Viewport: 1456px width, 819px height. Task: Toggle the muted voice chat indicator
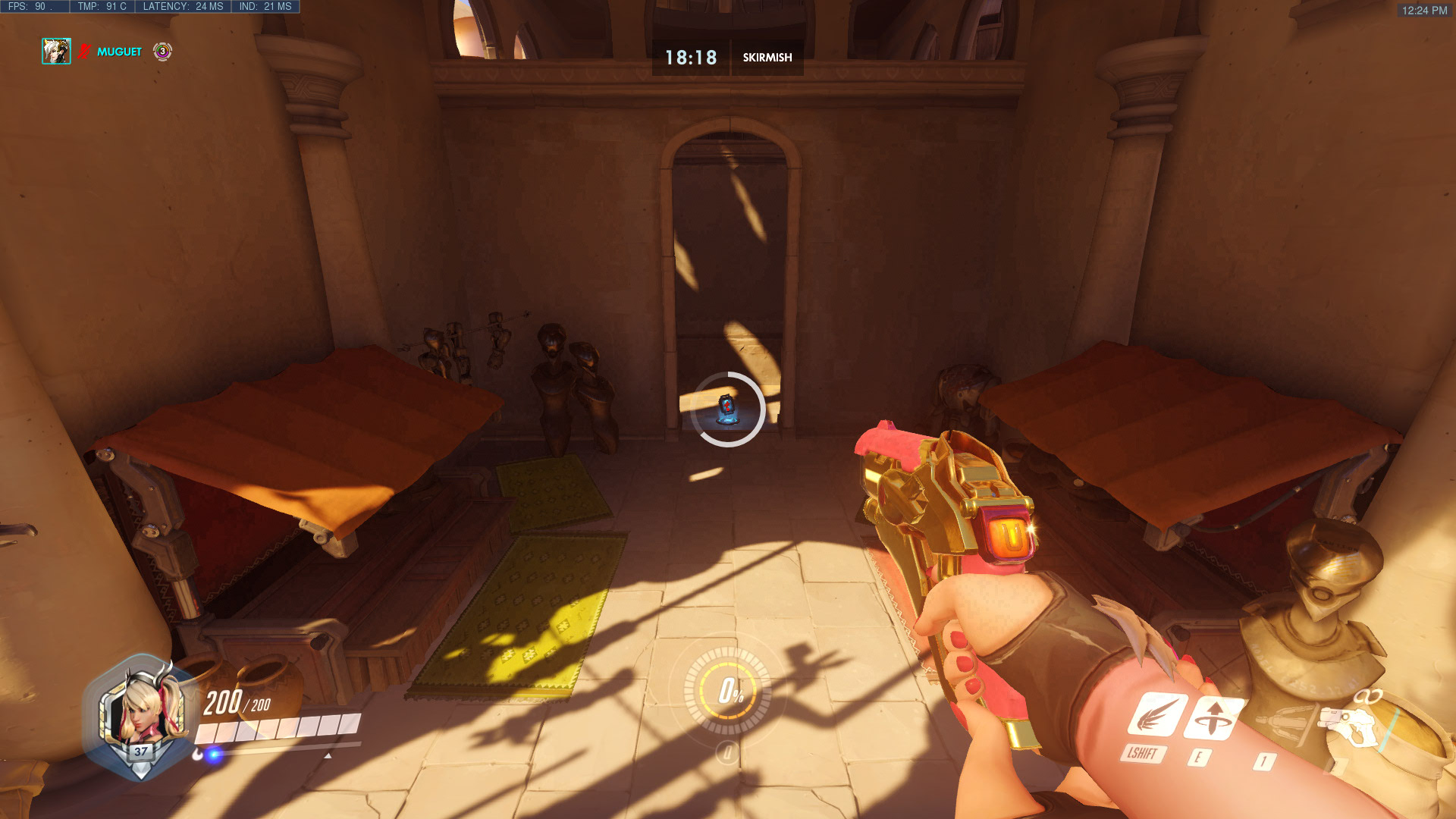(x=82, y=52)
